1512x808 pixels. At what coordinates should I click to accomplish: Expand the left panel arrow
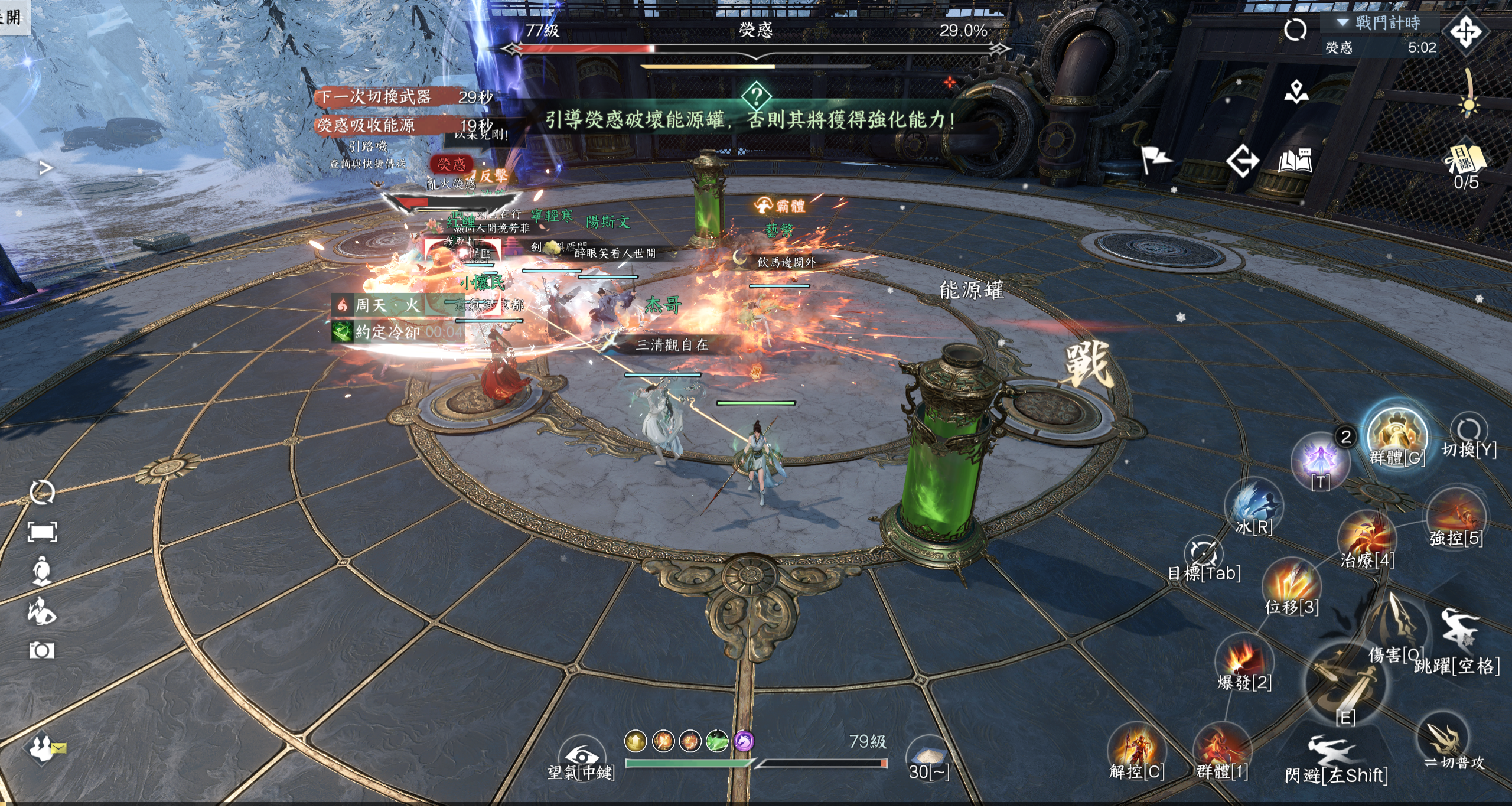tap(45, 168)
